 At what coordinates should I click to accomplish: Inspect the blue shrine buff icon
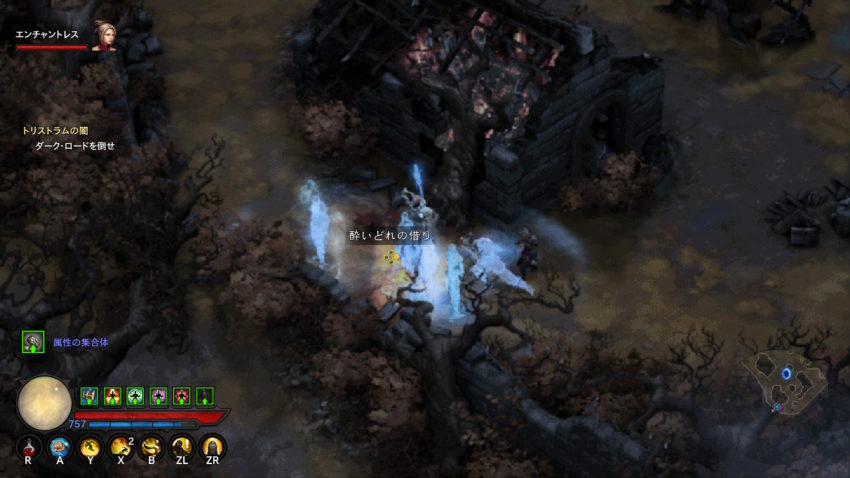(x=89, y=396)
